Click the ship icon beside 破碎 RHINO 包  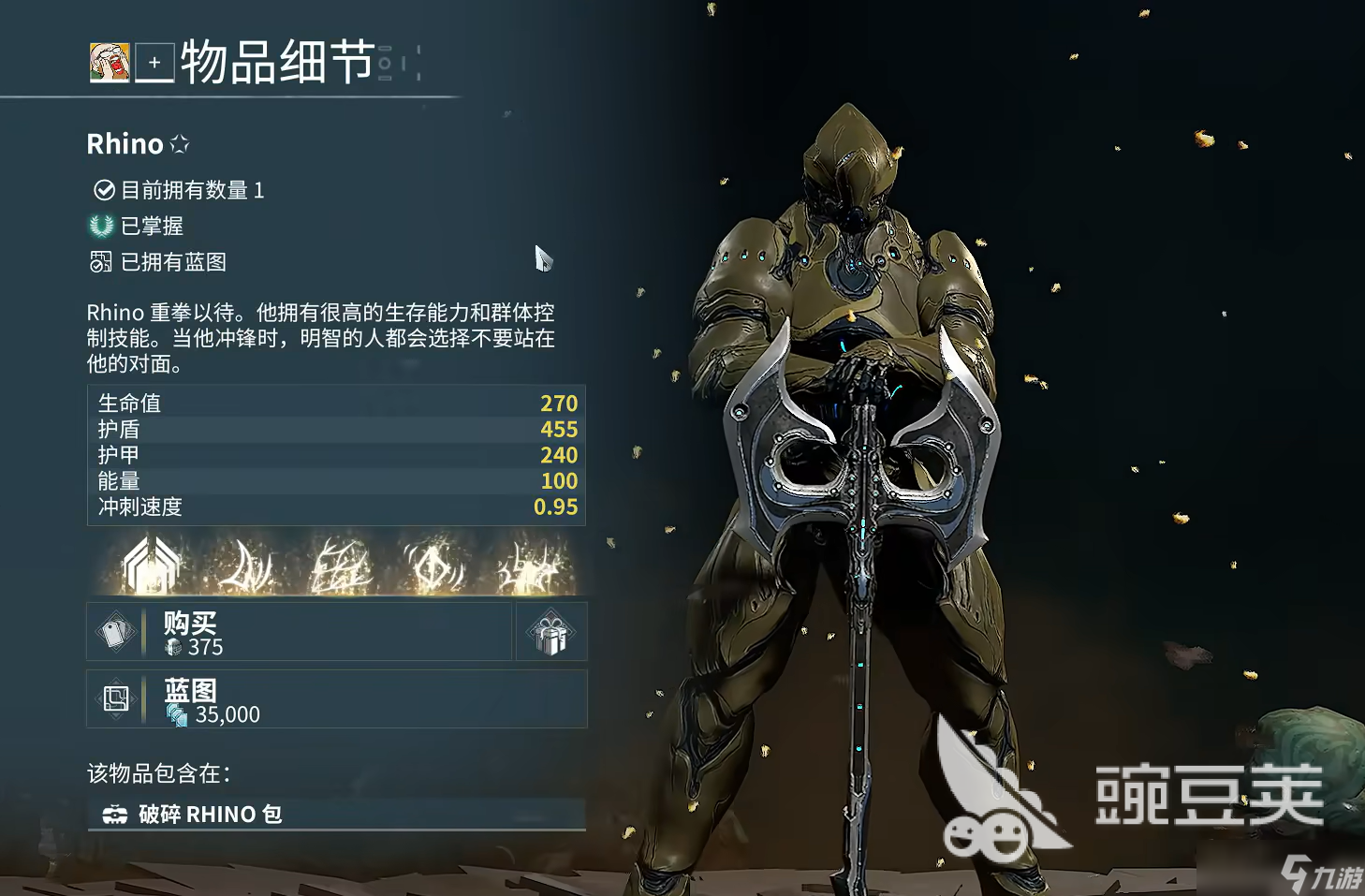116,814
